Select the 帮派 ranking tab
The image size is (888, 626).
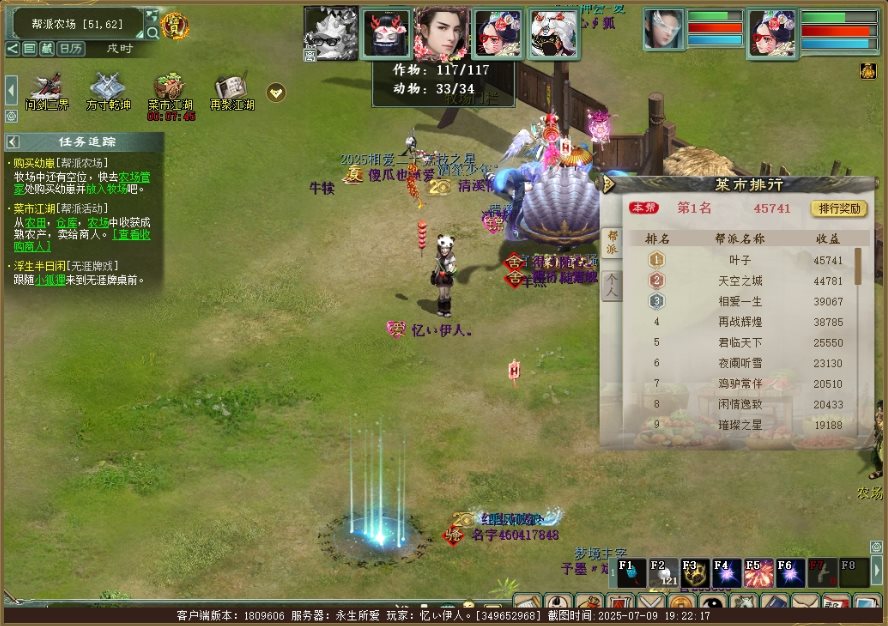pyautogui.click(x=612, y=243)
